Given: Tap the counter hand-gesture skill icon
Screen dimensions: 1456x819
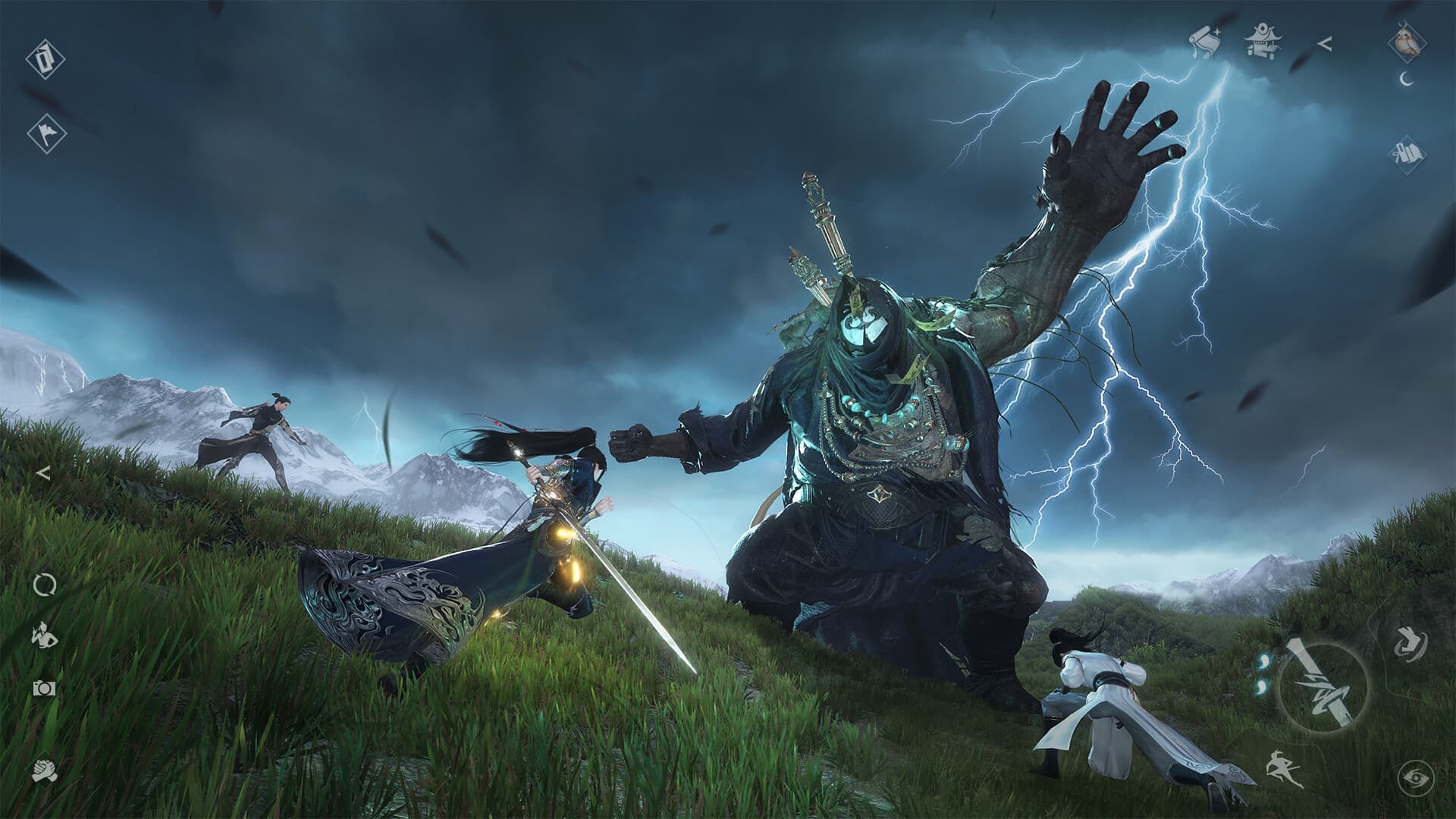Looking at the screenshot, I should tap(1409, 645).
